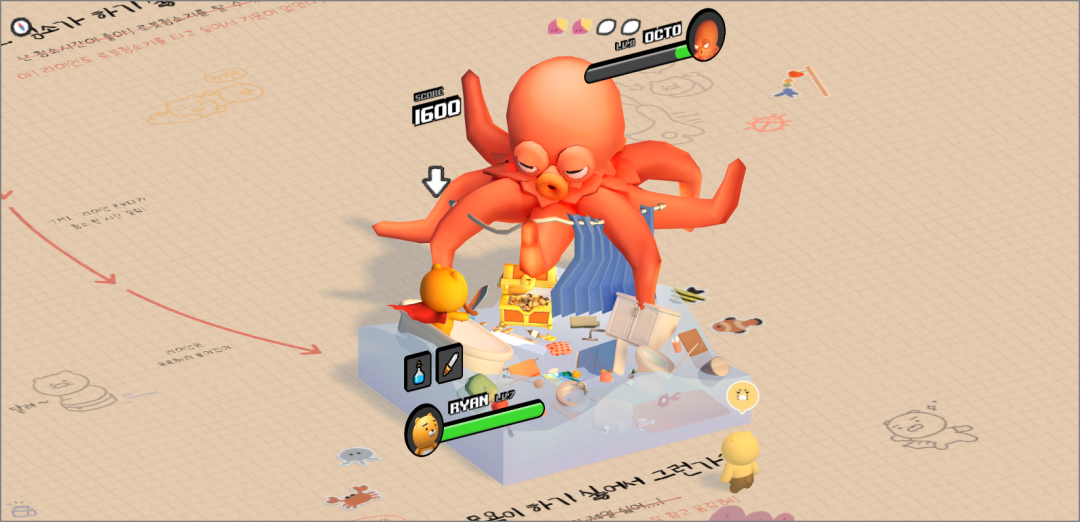This screenshot has height=522, width=1080.
Task: Click Ryan's round portrait icon
Action: click(424, 431)
